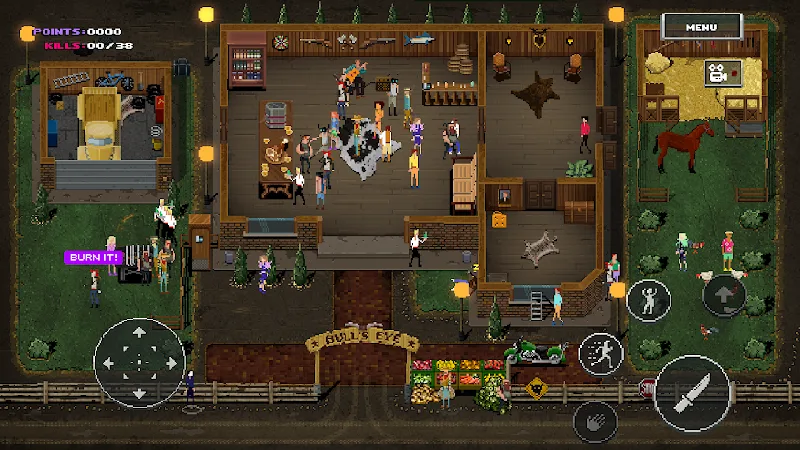
Task: Tap the knife attack button
Action: [692, 392]
